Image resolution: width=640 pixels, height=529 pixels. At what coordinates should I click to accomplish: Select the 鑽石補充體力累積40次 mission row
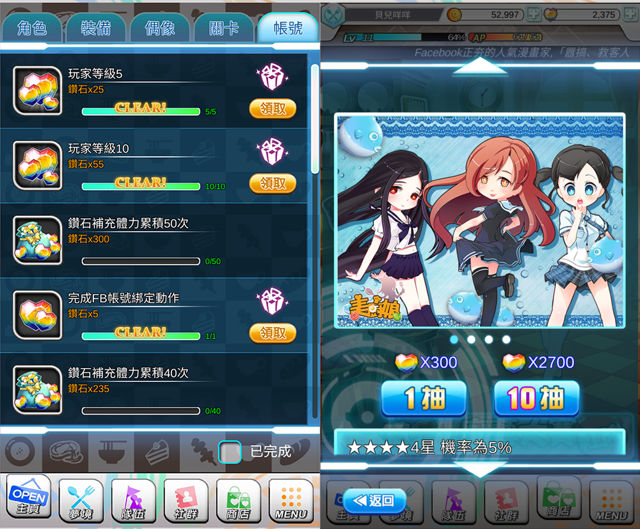(160, 392)
